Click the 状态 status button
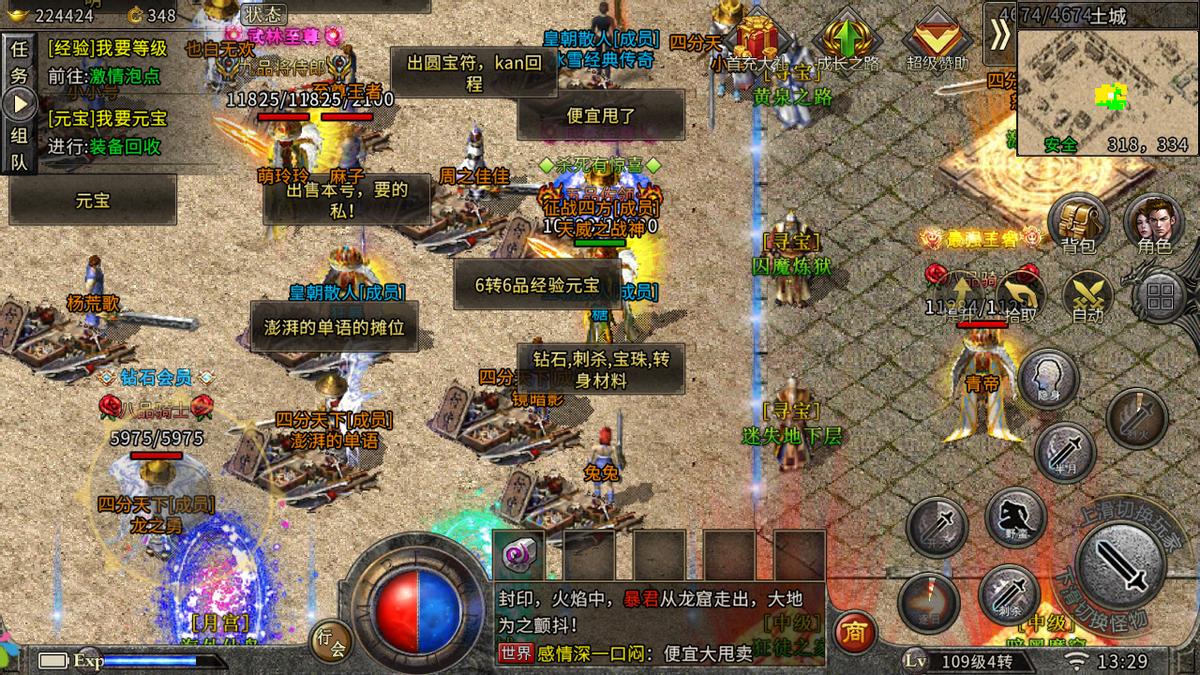 point(263,15)
